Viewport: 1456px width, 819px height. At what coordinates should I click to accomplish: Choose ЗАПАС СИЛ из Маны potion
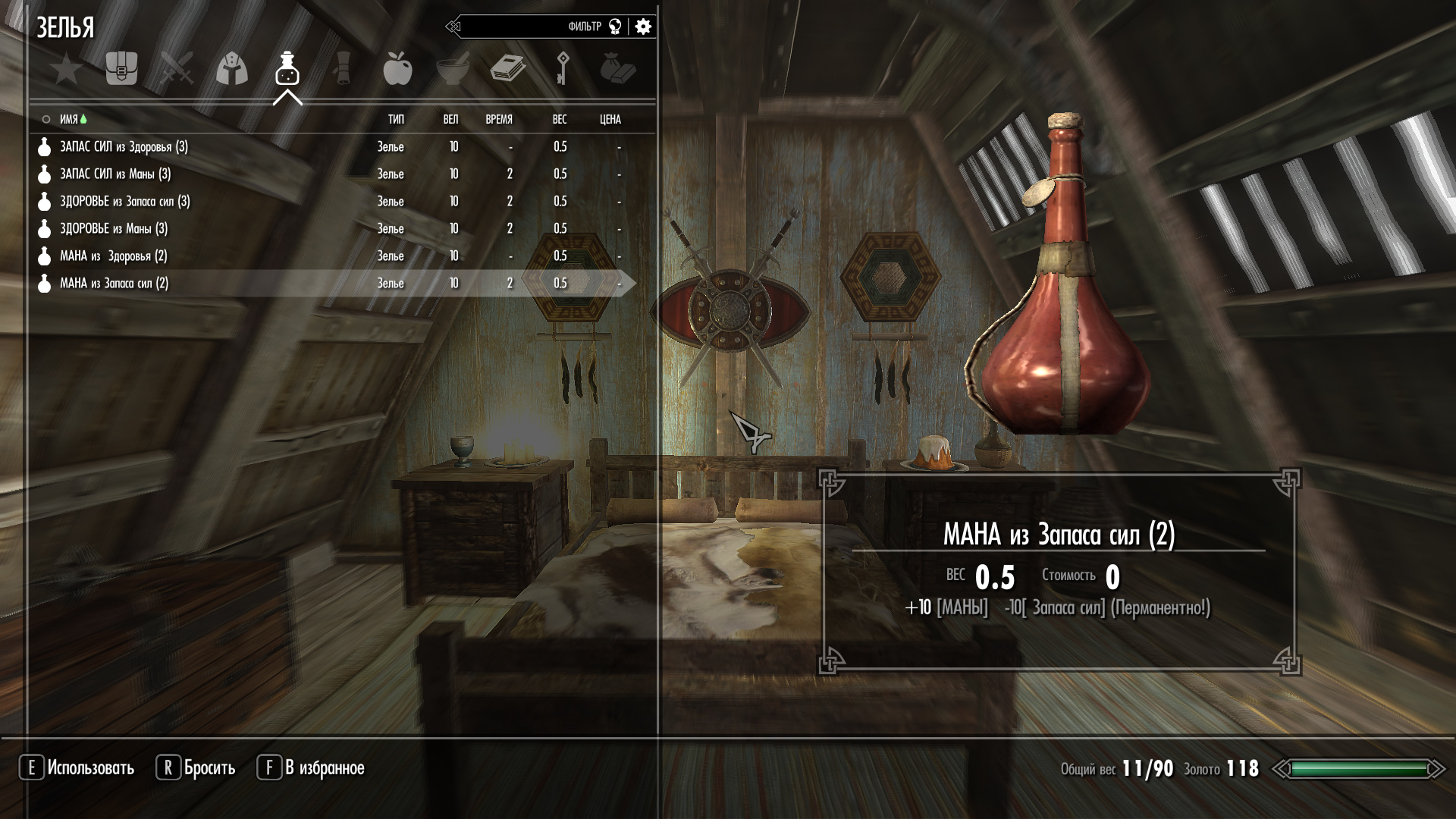115,174
